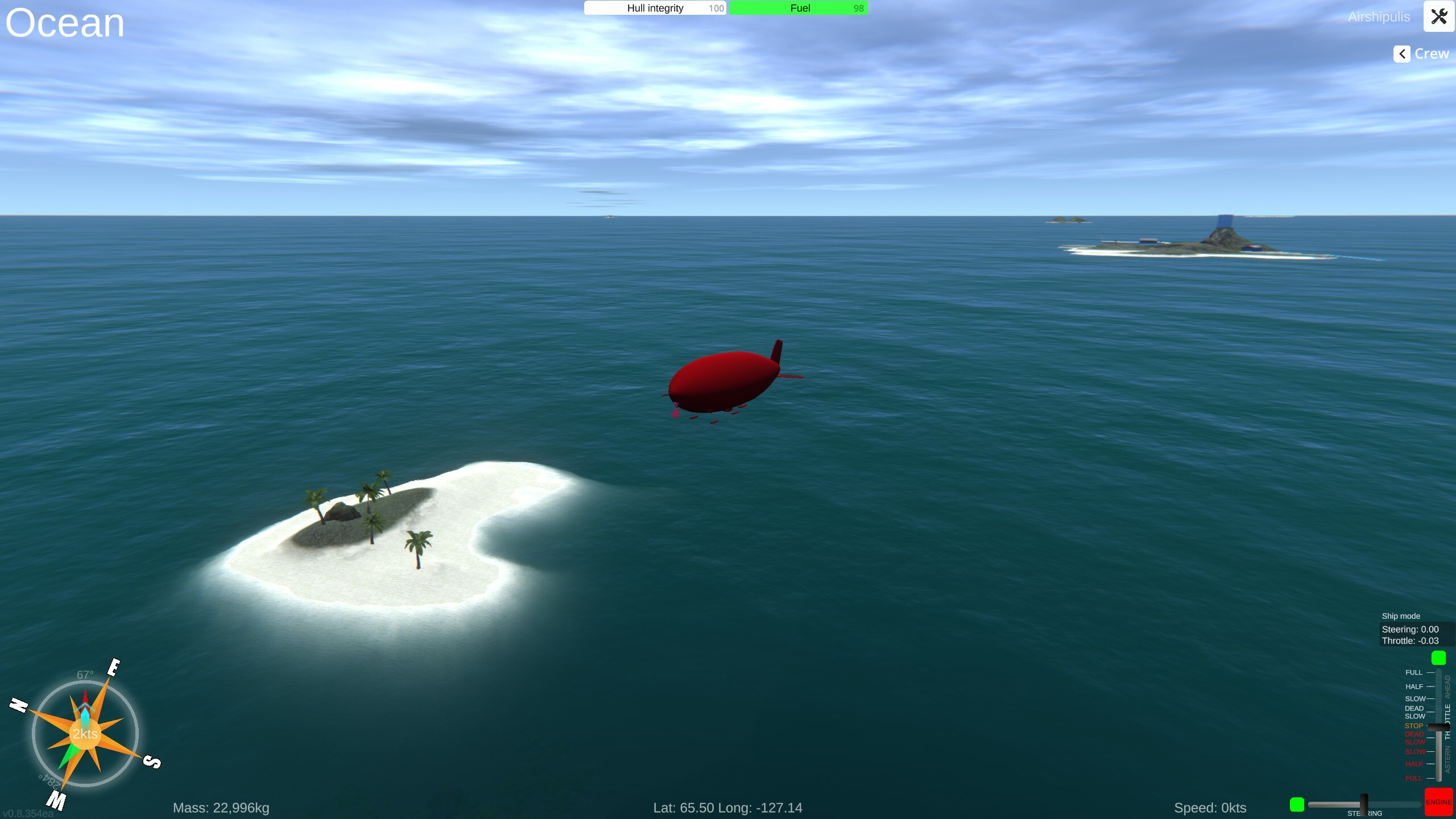Click the Hull integrity gauge

[654, 7]
